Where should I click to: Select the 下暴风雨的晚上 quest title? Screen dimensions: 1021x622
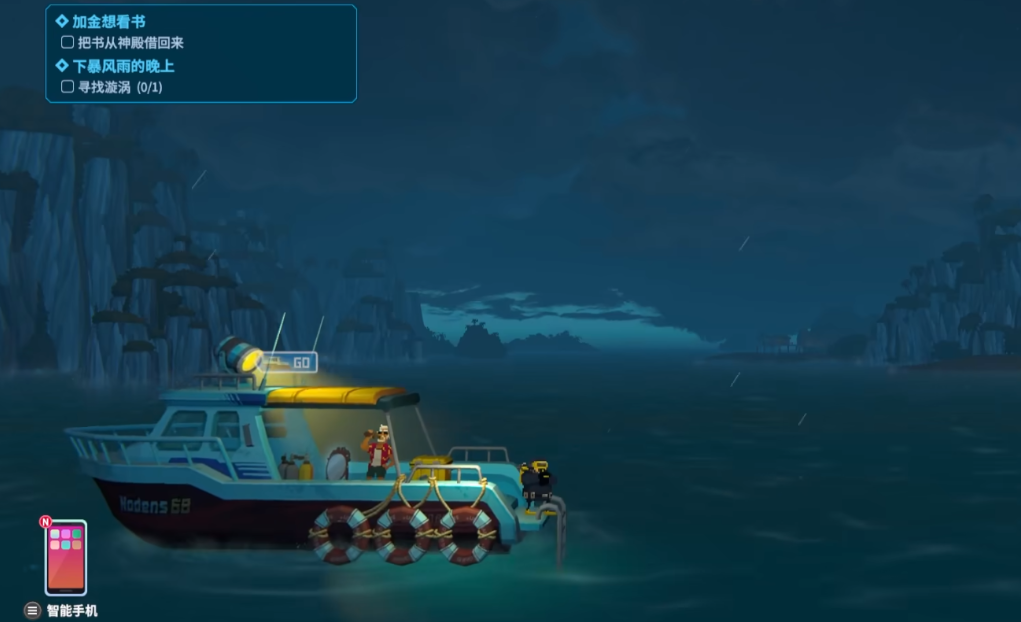click(123, 66)
